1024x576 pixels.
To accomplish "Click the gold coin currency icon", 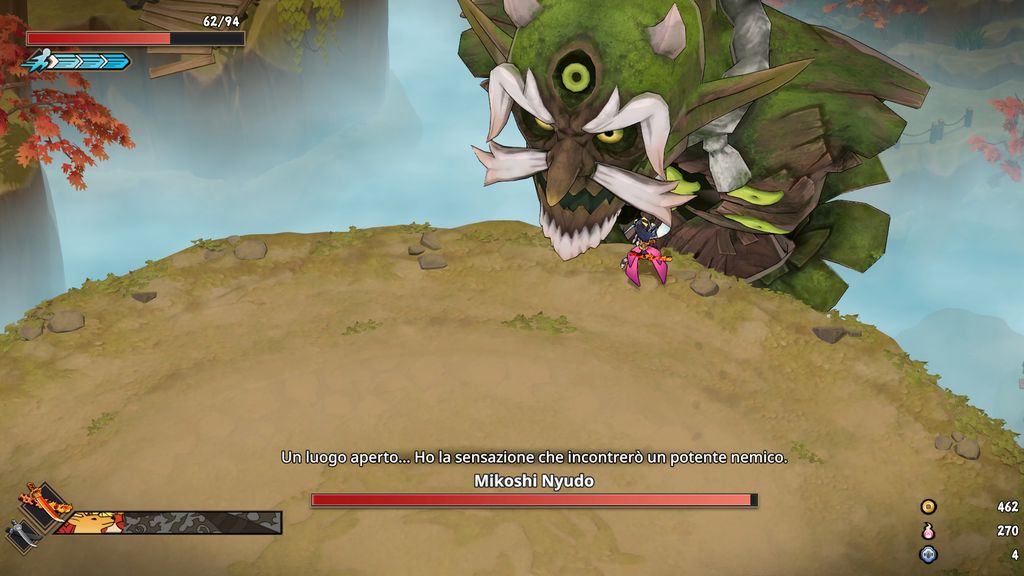I will pos(928,507).
